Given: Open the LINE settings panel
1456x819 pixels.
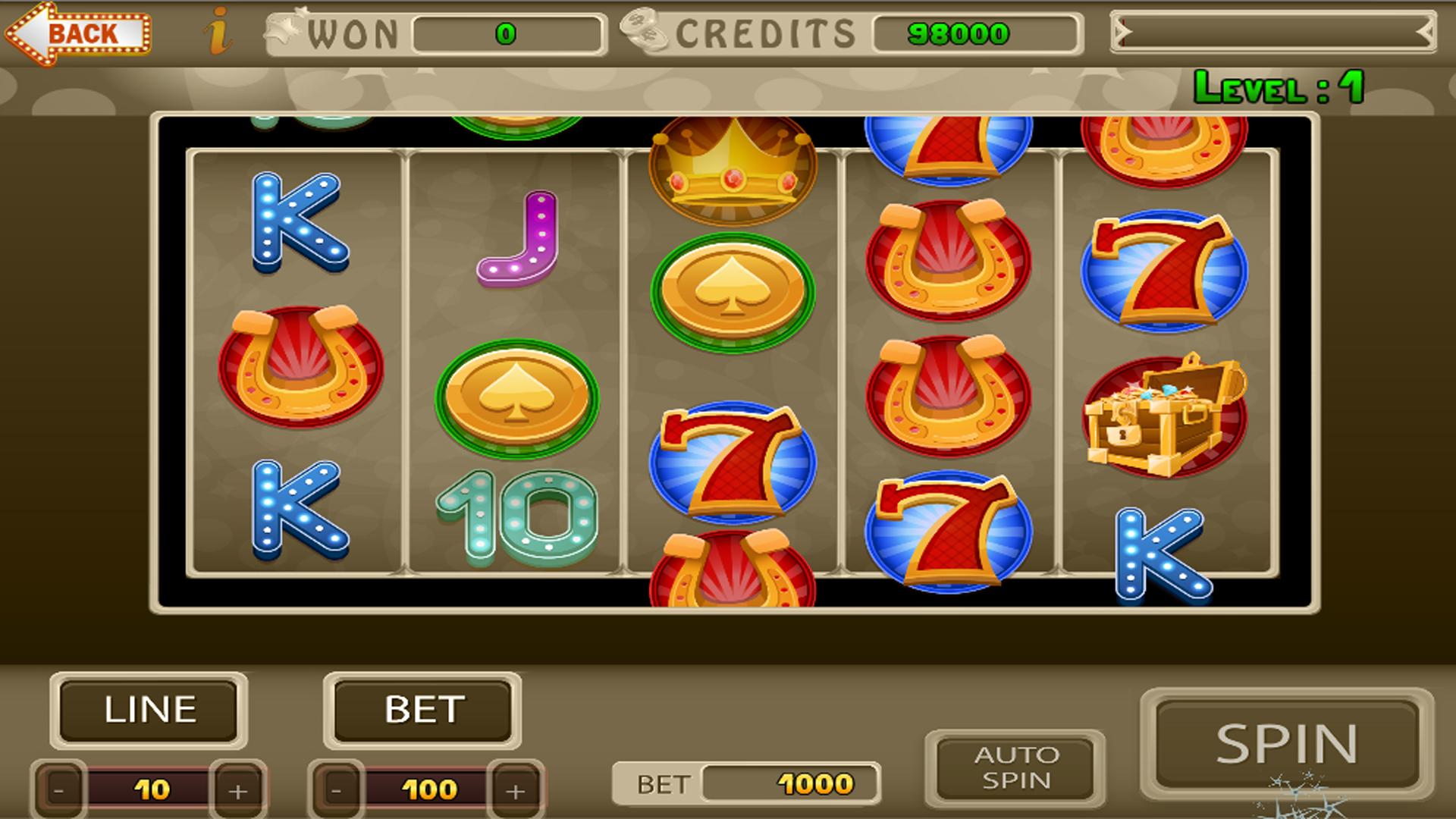Looking at the screenshot, I should click(x=149, y=709).
